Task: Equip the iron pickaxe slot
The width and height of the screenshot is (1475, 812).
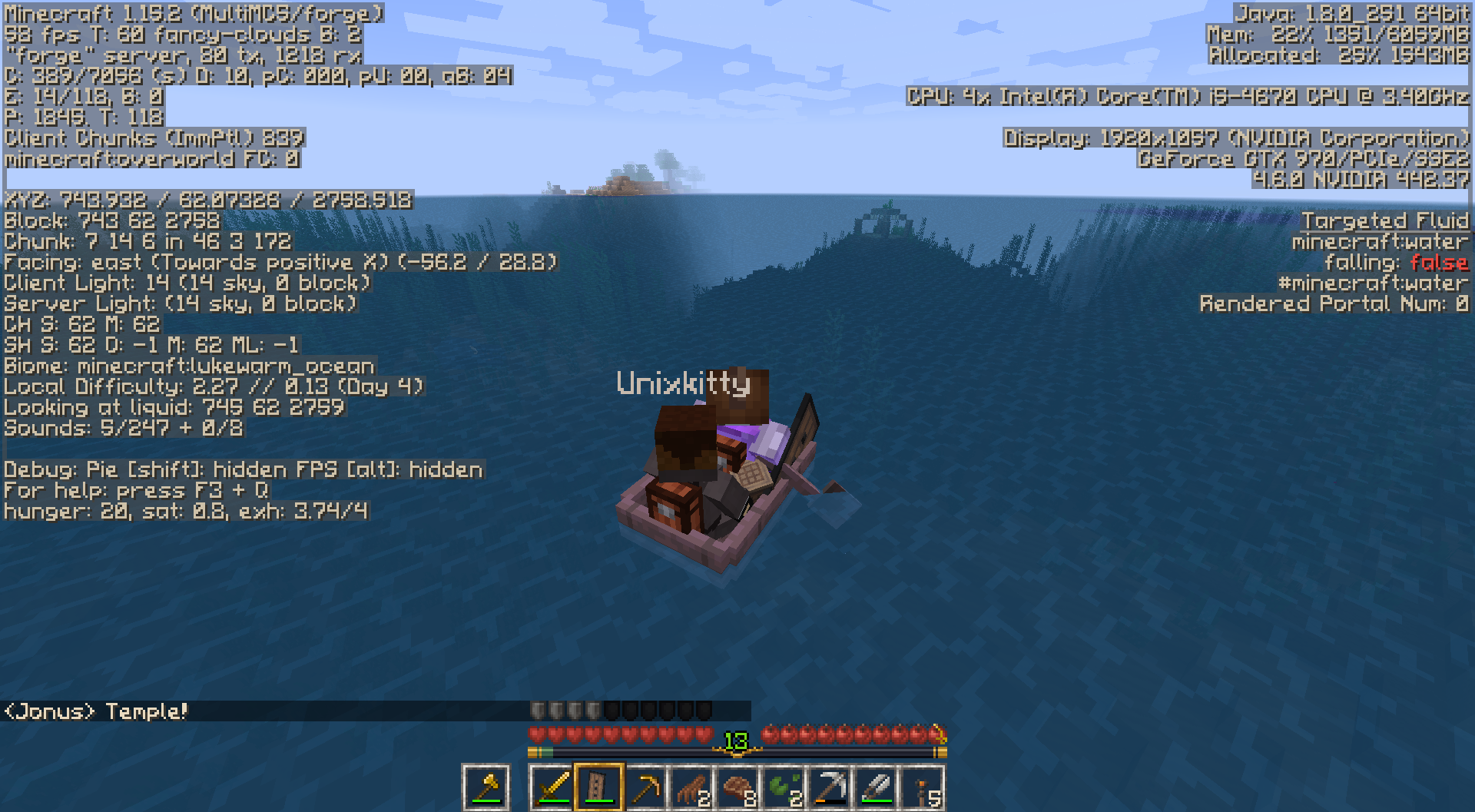Action: [830, 787]
